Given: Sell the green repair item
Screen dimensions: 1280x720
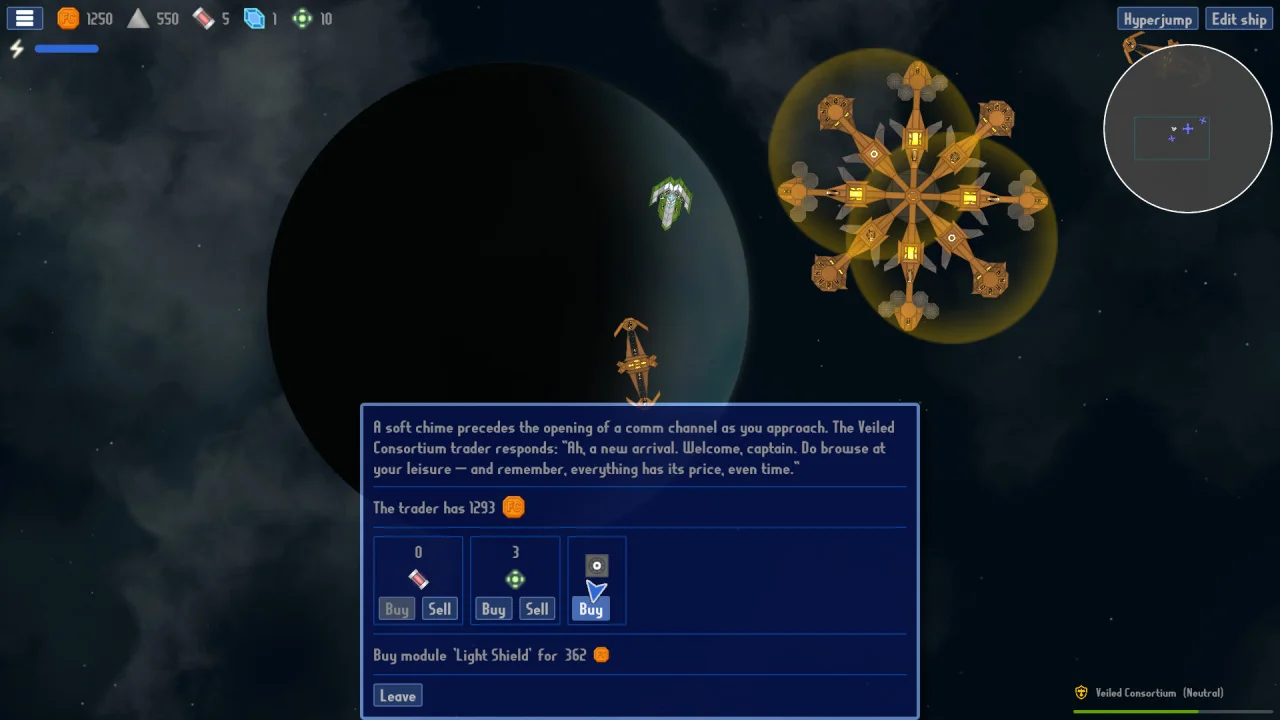Looking at the screenshot, I should click(537, 609).
